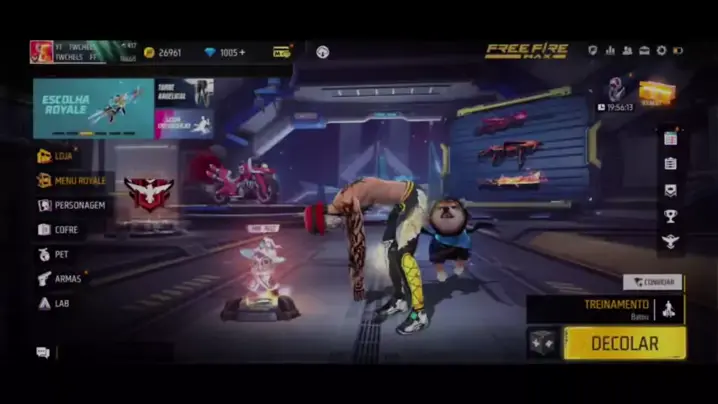718x404 pixels.
Task: Open the Armas weapons menu
Action: [61, 278]
